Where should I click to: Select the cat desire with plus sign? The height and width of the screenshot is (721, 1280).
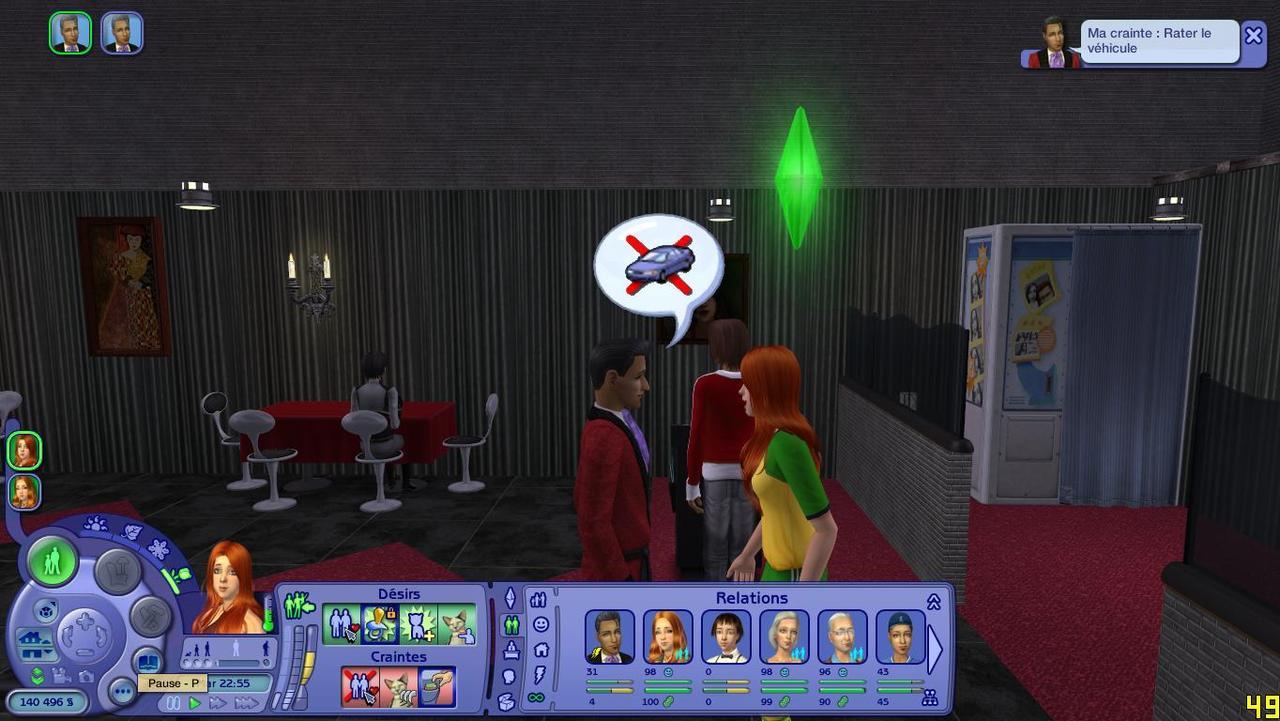tap(418, 624)
